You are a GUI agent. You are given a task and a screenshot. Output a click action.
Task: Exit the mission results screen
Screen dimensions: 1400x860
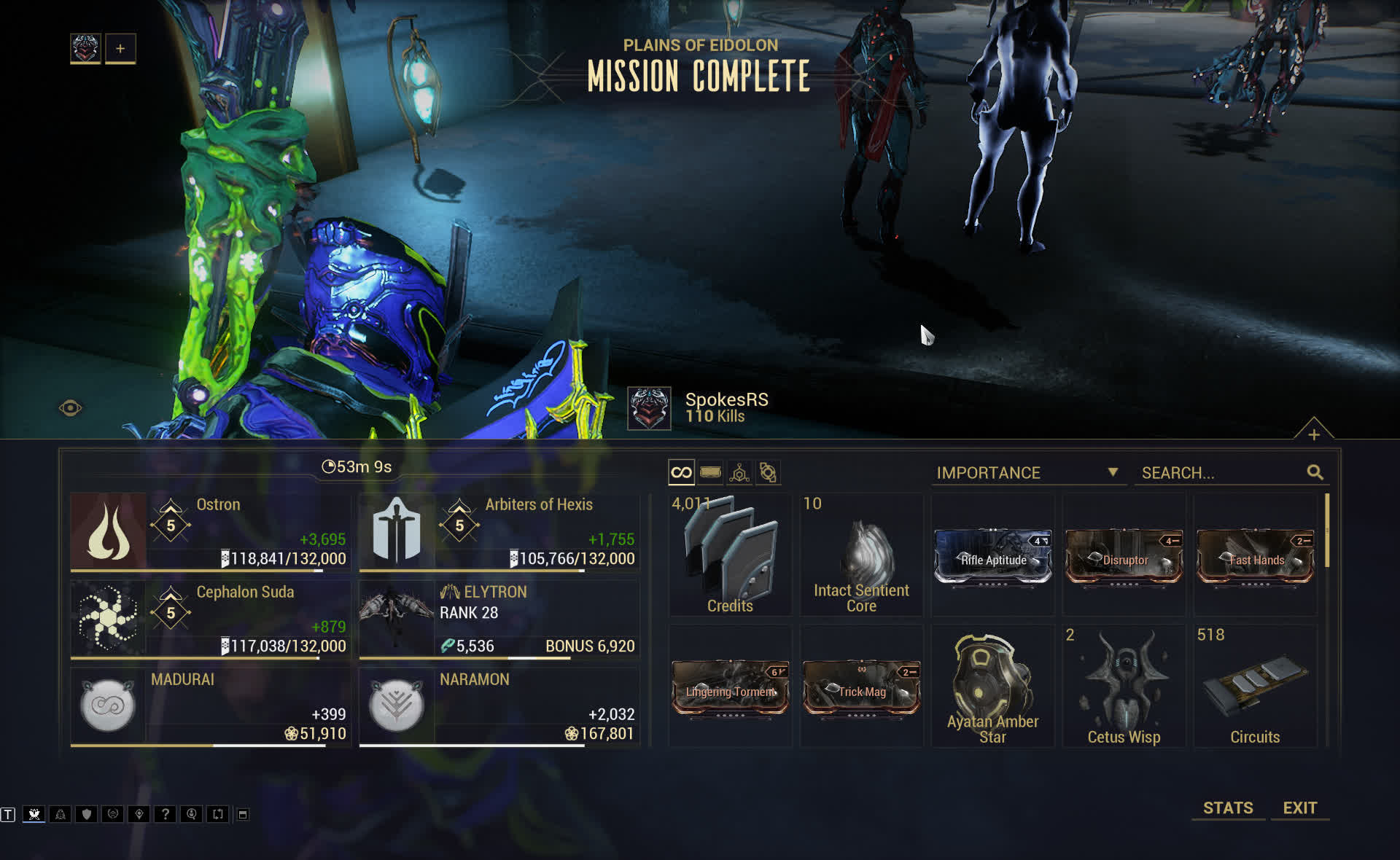pos(1299,808)
